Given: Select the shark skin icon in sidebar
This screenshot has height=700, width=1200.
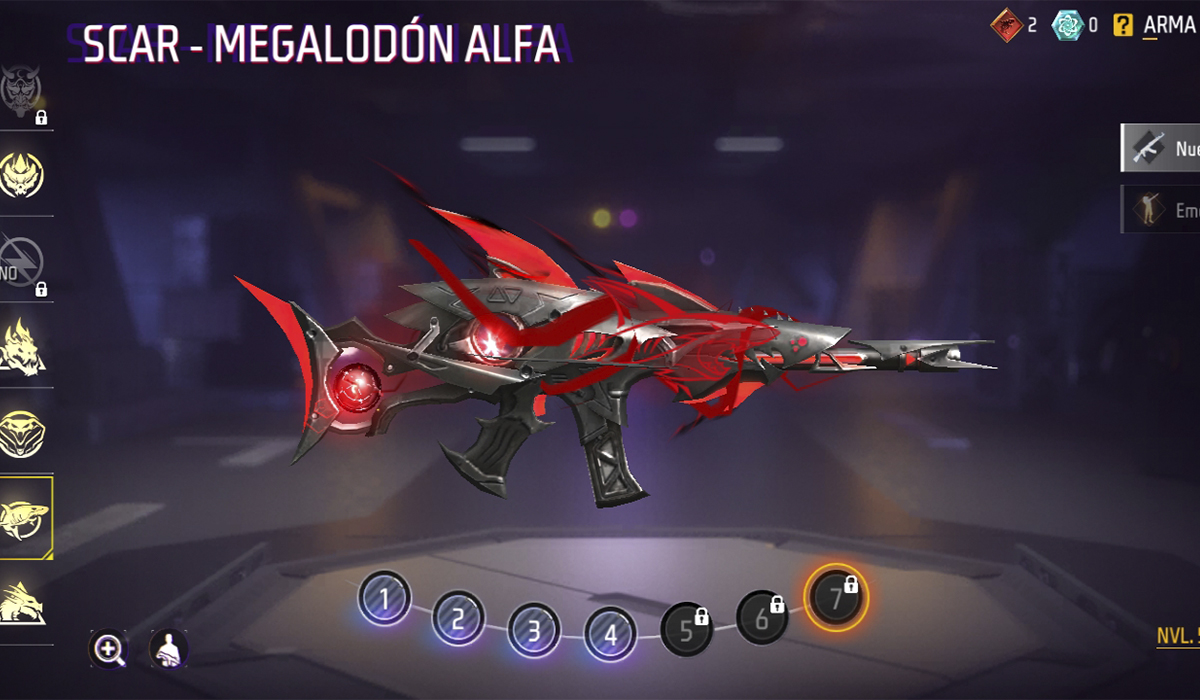Looking at the screenshot, I should (25, 517).
